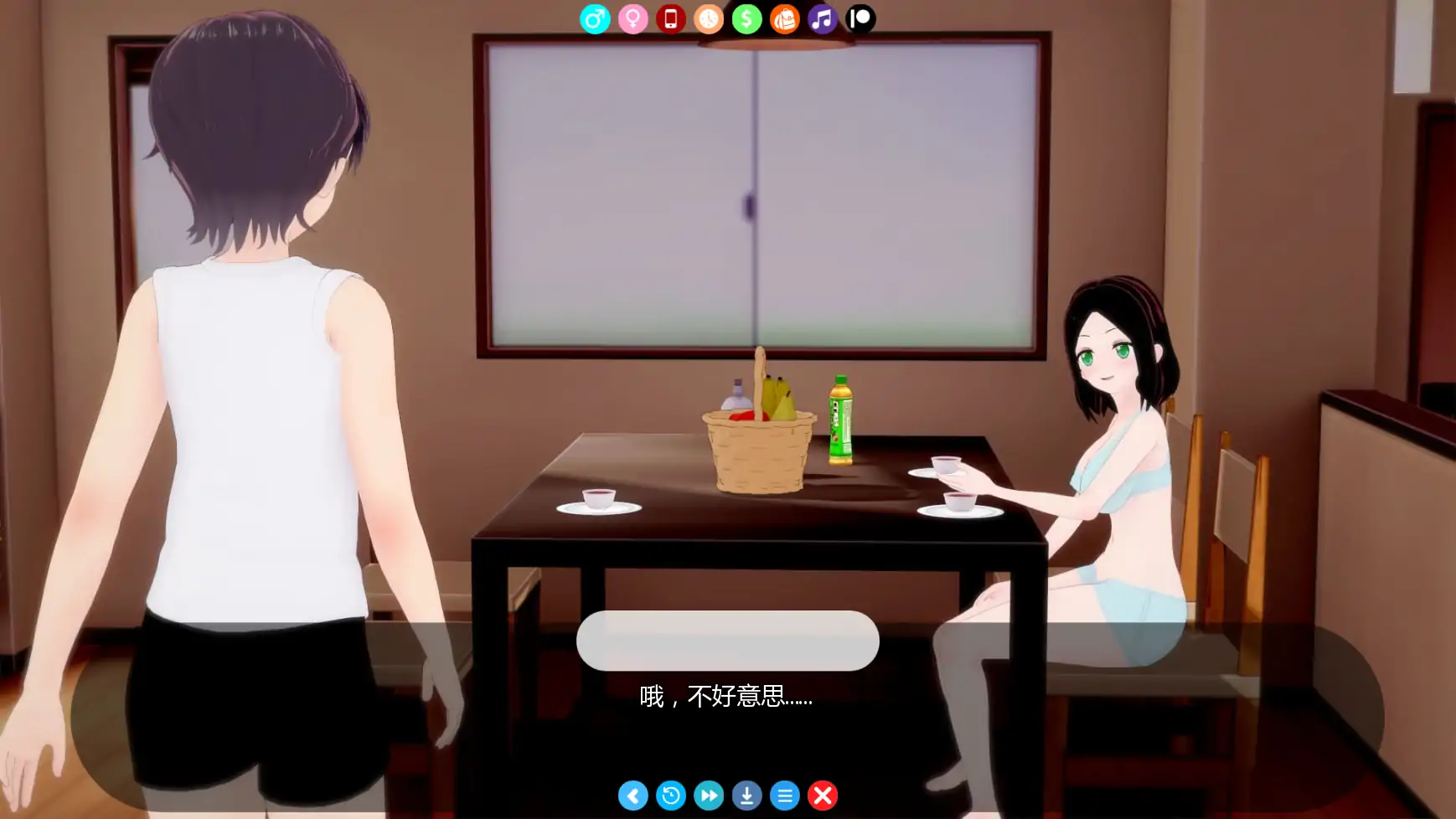
Task: Select the male symbol icon
Action: (596, 18)
